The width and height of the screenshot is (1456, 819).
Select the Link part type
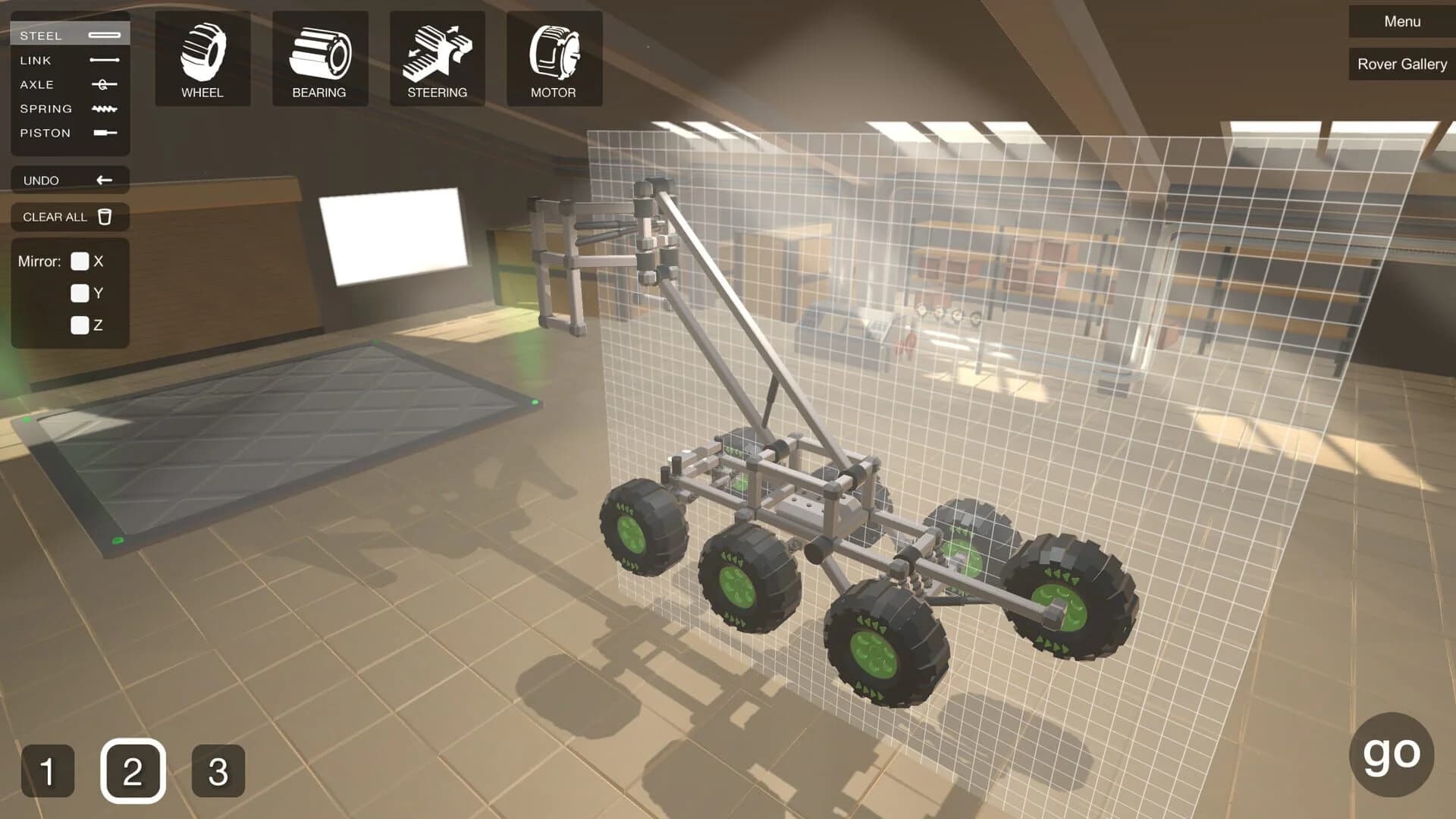[68, 60]
